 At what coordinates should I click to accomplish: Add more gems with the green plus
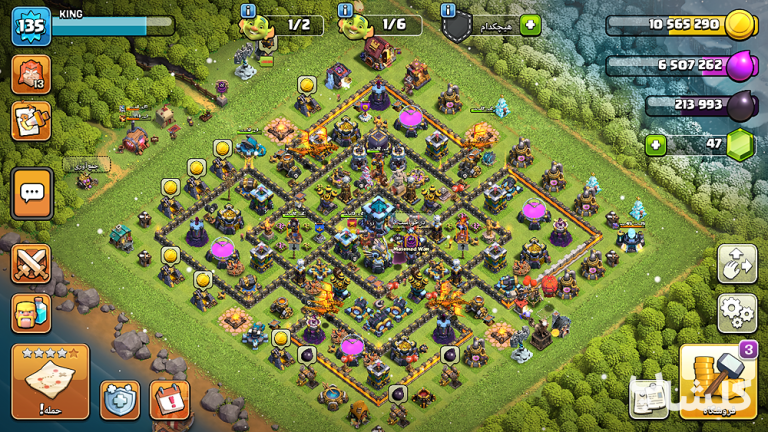tap(656, 145)
